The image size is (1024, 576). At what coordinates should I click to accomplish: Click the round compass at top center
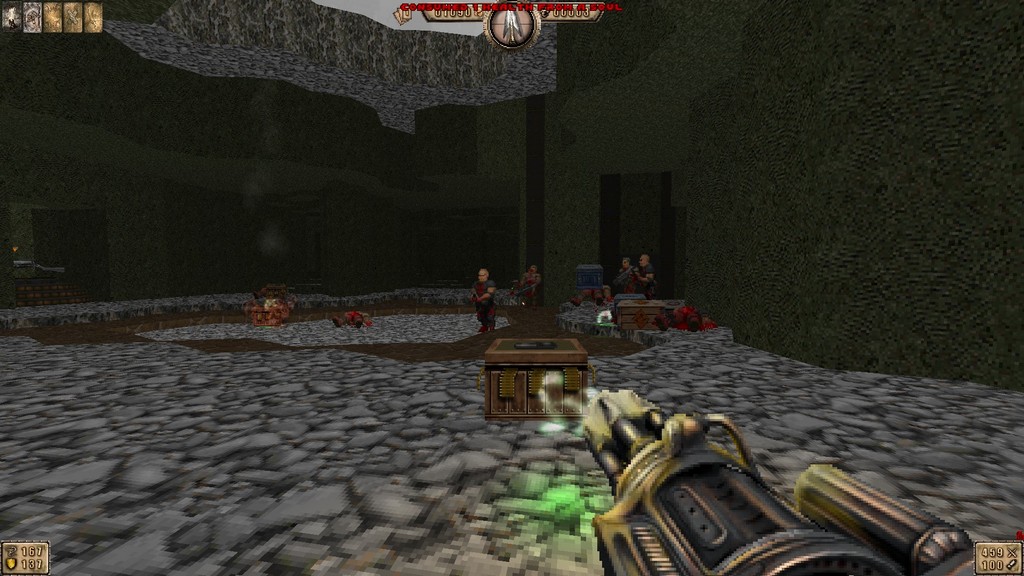(x=511, y=25)
